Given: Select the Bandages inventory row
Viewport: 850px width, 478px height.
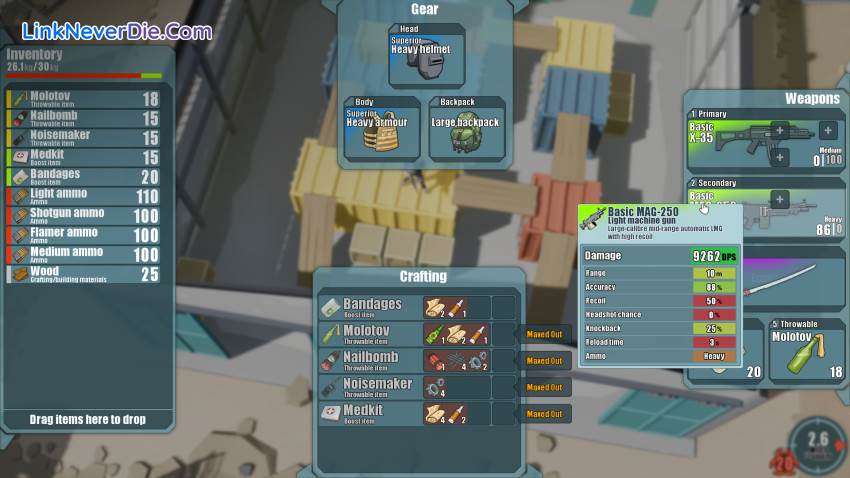Looking at the screenshot, I should click(x=84, y=177).
